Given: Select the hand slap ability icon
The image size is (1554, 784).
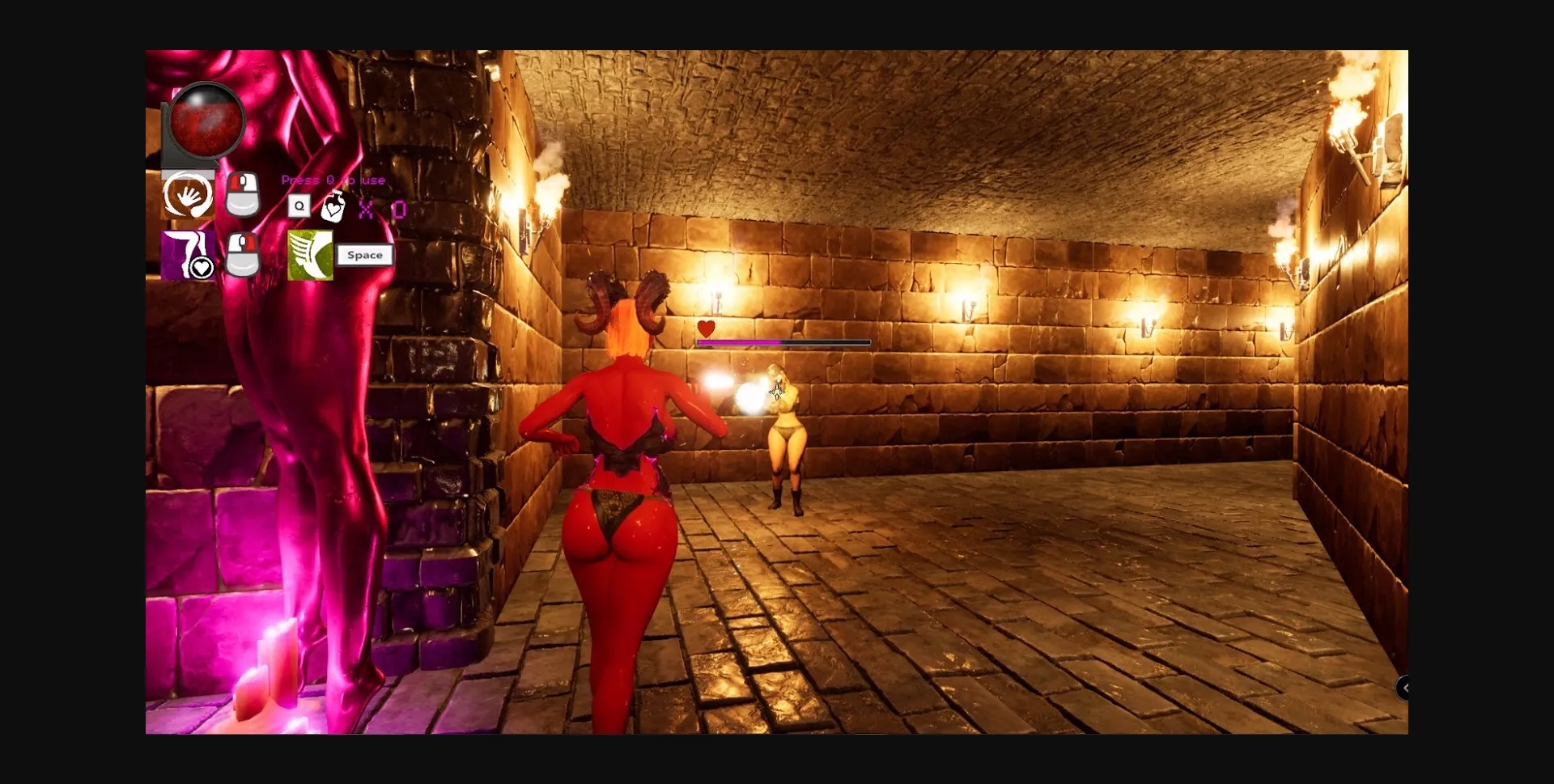Looking at the screenshot, I should coord(189,194).
